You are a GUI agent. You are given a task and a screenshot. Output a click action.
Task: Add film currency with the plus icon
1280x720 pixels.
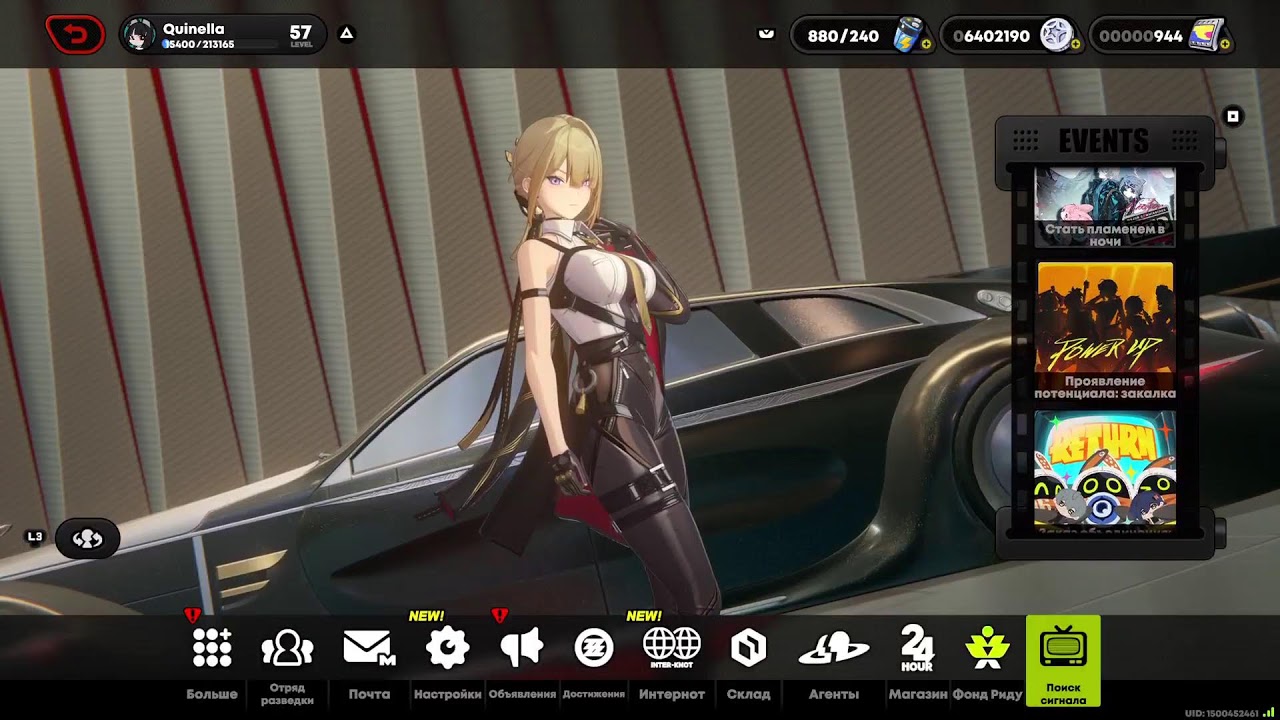point(1227,45)
